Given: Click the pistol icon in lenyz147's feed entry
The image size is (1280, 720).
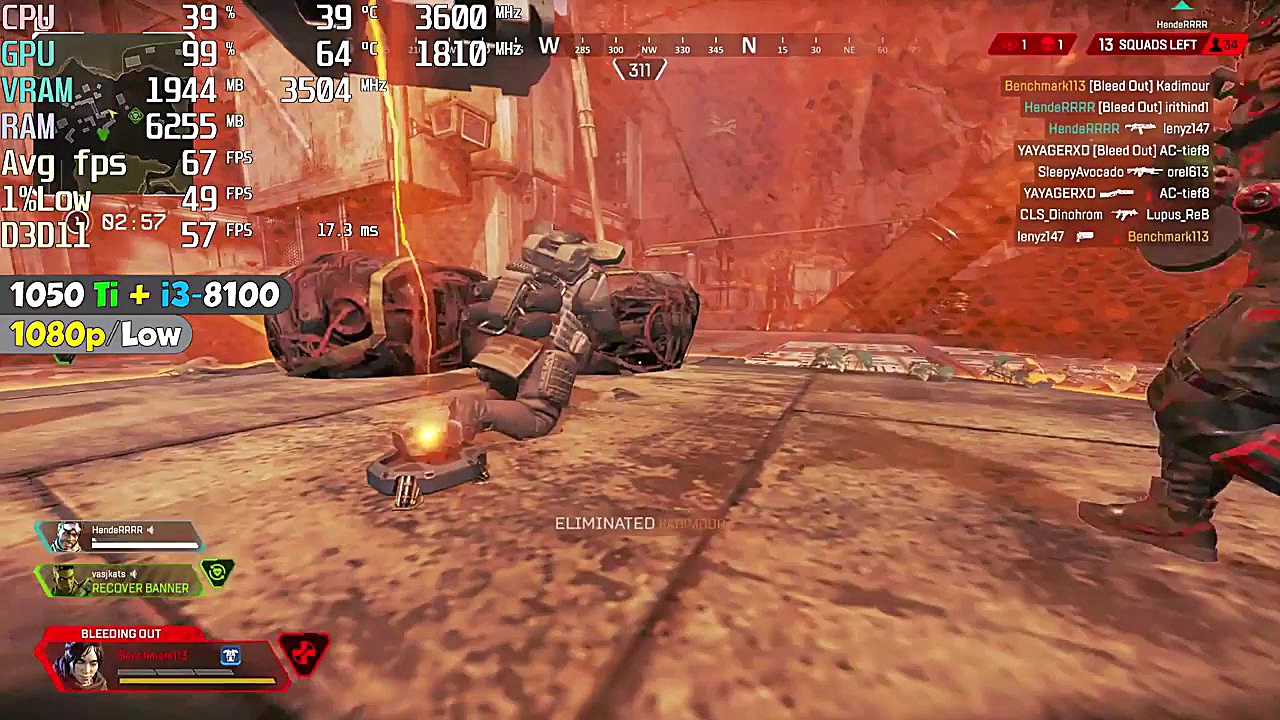Looking at the screenshot, I should click(x=1085, y=236).
